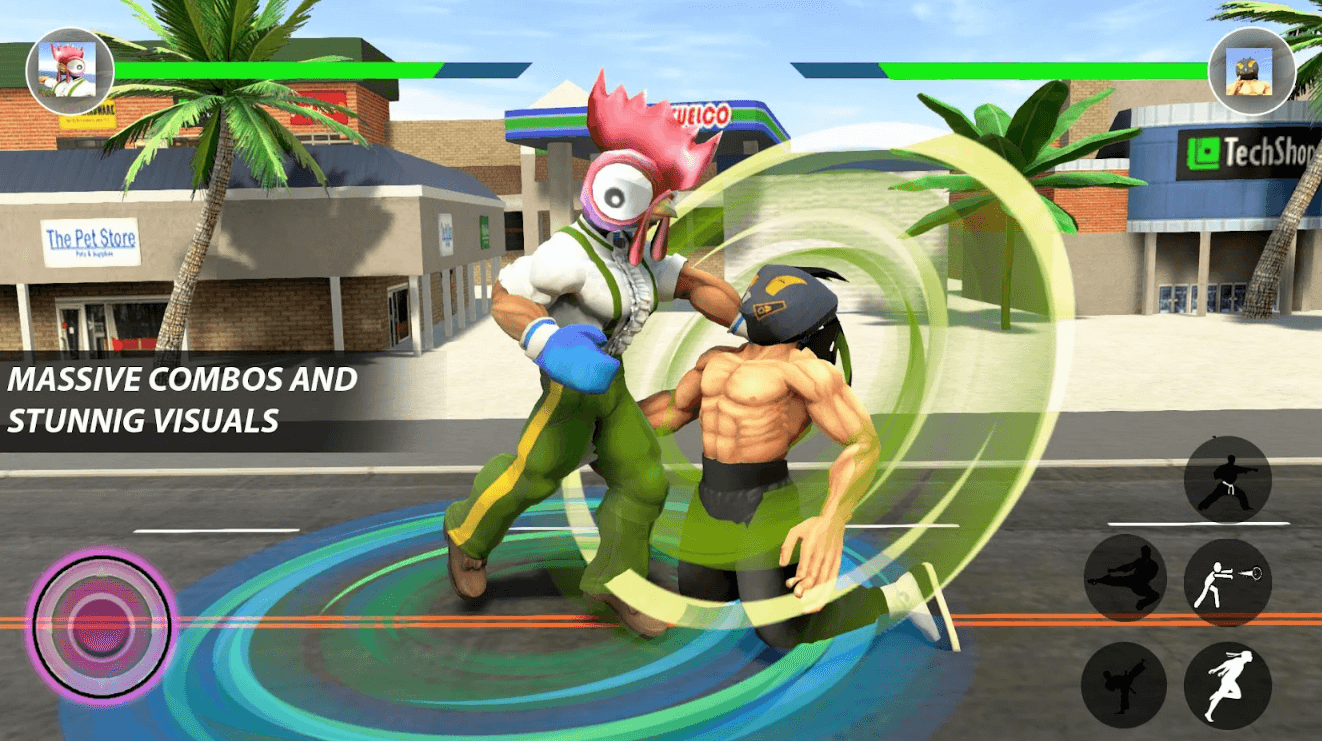The image size is (1322, 741).
Task: Select the rooster fighter portrait
Action: (69, 71)
